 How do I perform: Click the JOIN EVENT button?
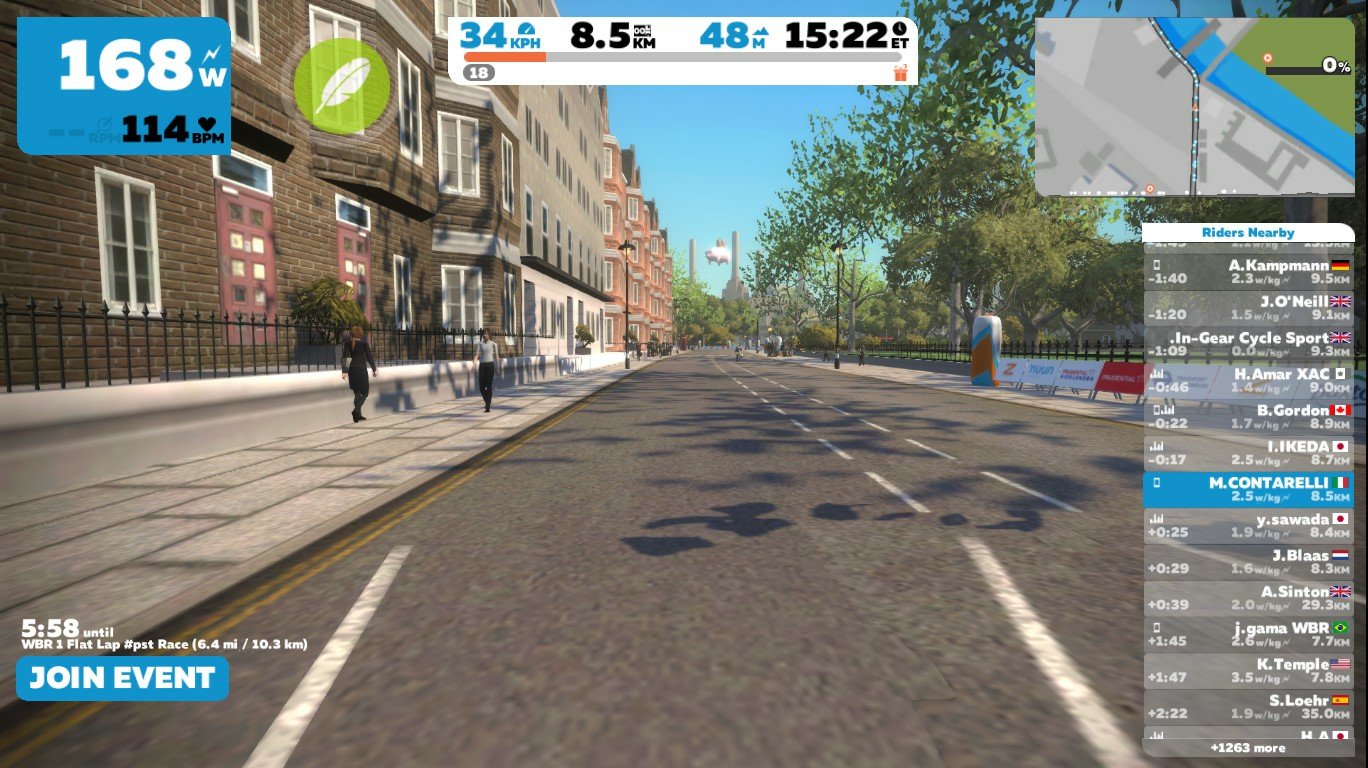pyautogui.click(x=122, y=678)
